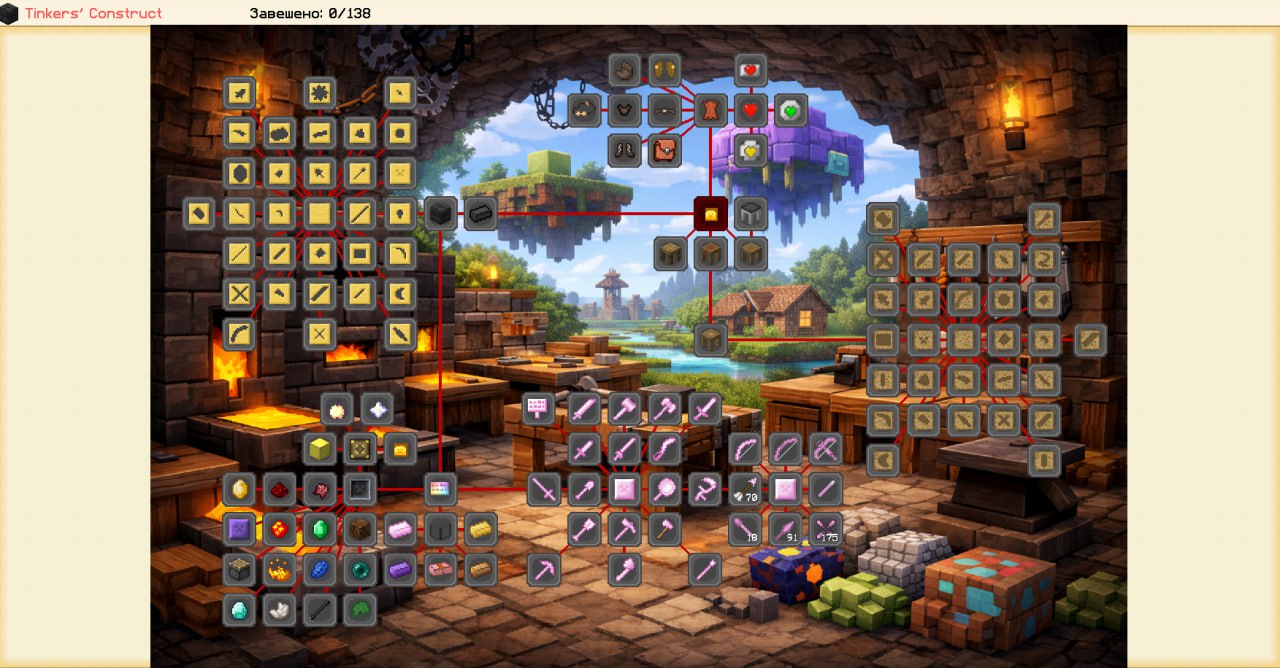Select the pink scythe tool quest
Viewport: 1280px width, 668px height.
coord(705,489)
